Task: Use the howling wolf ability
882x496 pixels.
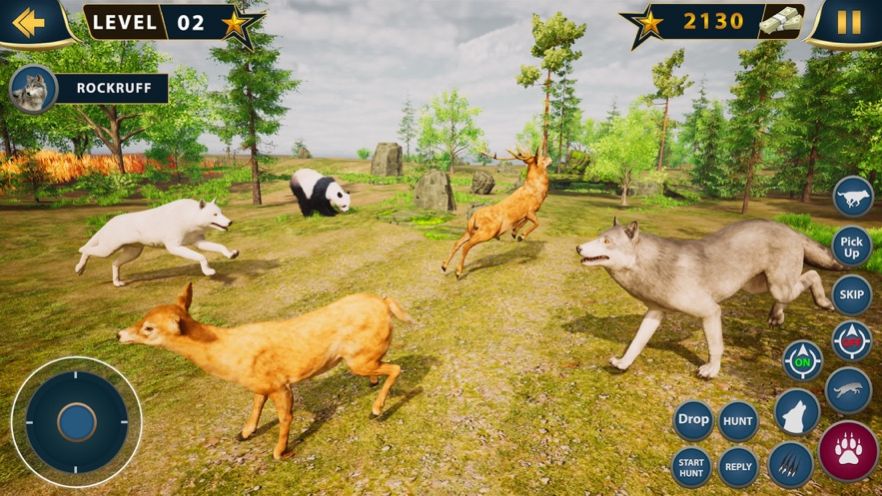Action: click(x=796, y=412)
